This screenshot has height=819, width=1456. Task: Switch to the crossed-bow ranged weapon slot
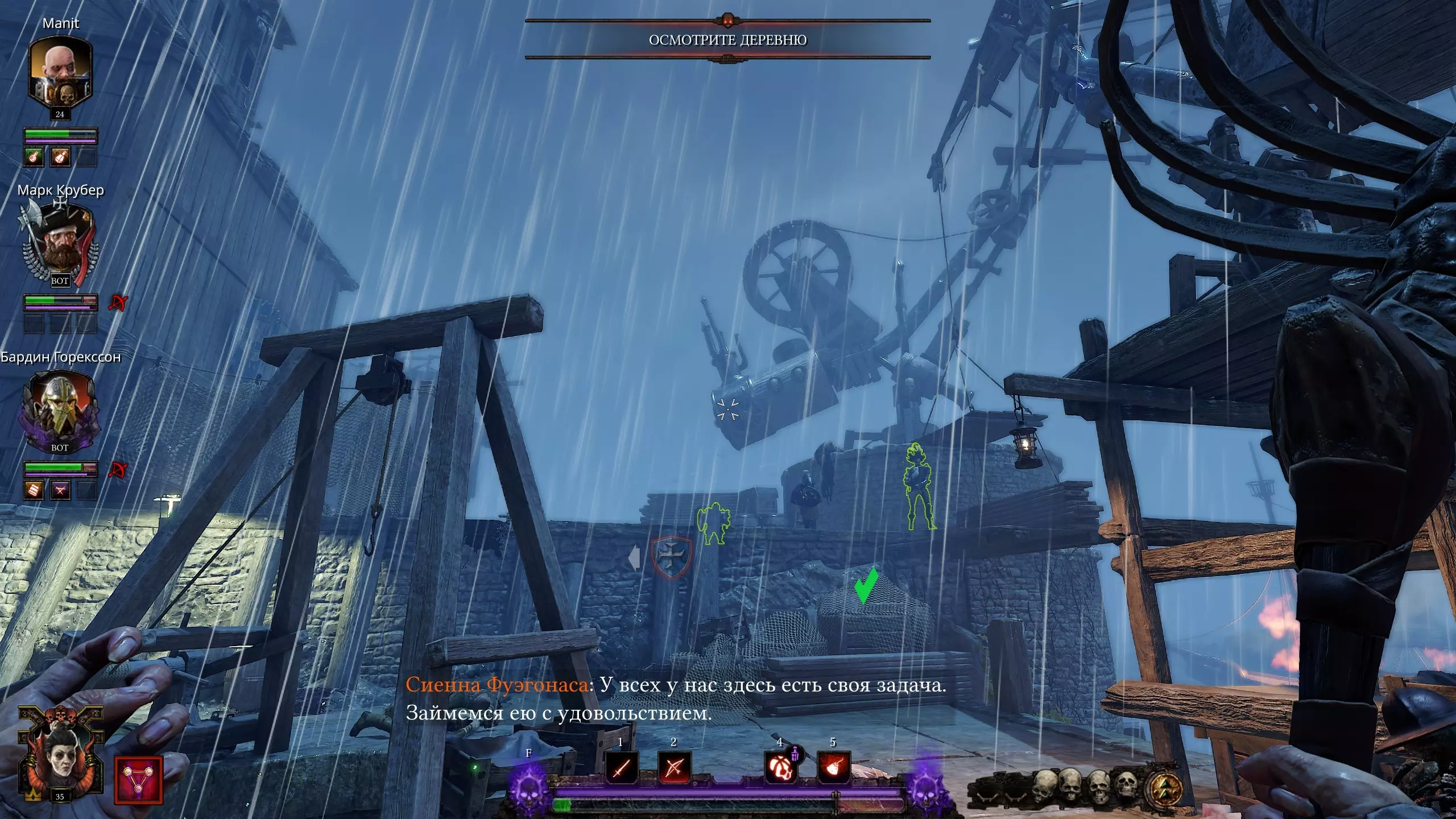point(674,767)
